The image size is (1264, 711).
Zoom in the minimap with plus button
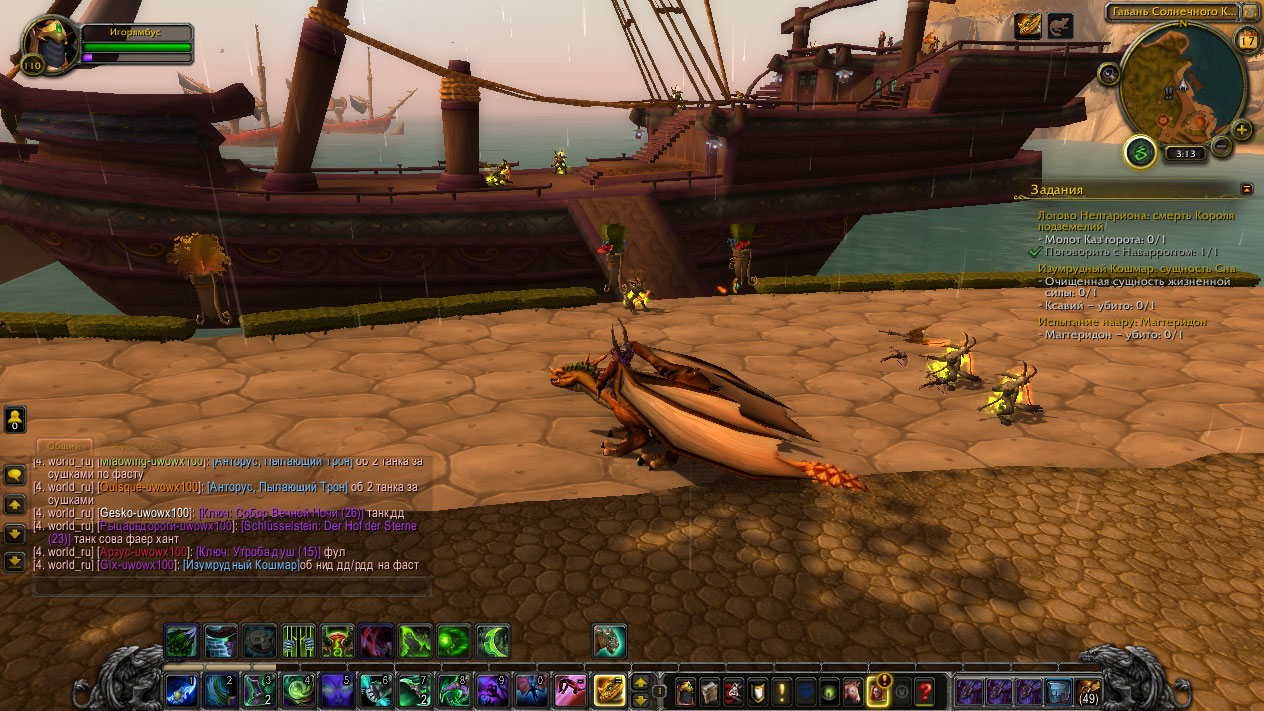1242,130
